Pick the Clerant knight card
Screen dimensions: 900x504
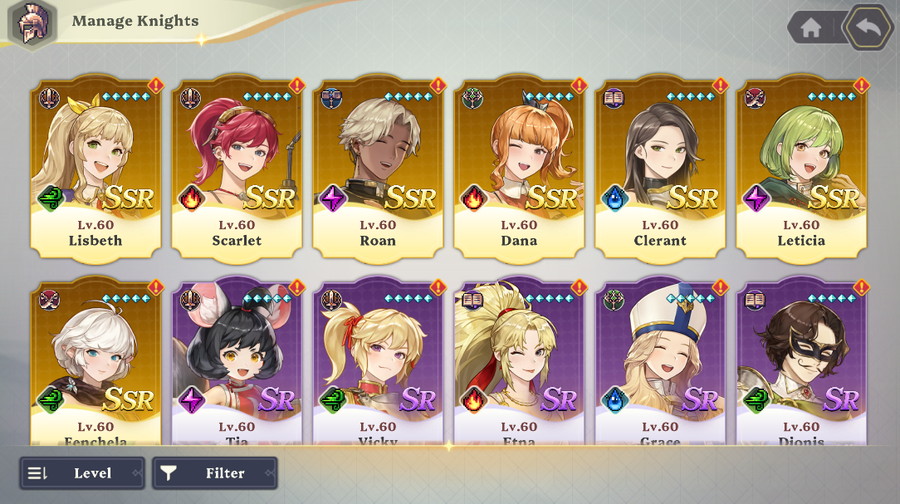point(660,166)
